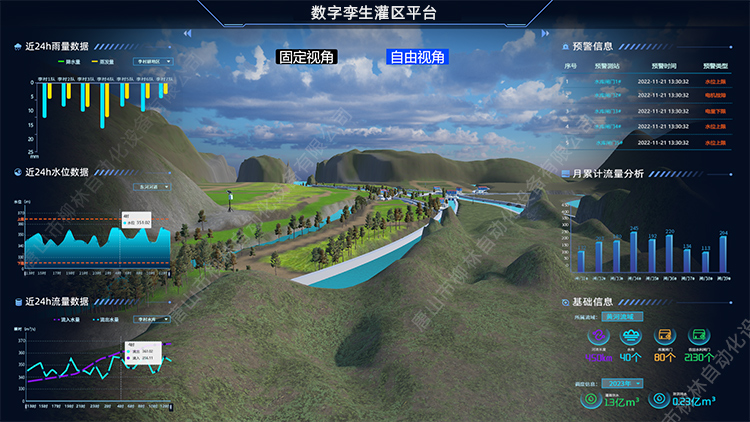Click the purple river length icon
Image resolution: width=750 pixels, height=422 pixels.
click(x=598, y=337)
